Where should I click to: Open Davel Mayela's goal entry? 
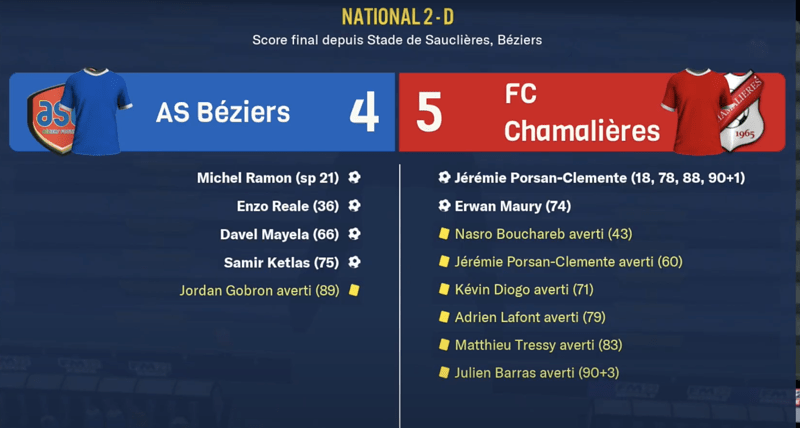coord(279,234)
